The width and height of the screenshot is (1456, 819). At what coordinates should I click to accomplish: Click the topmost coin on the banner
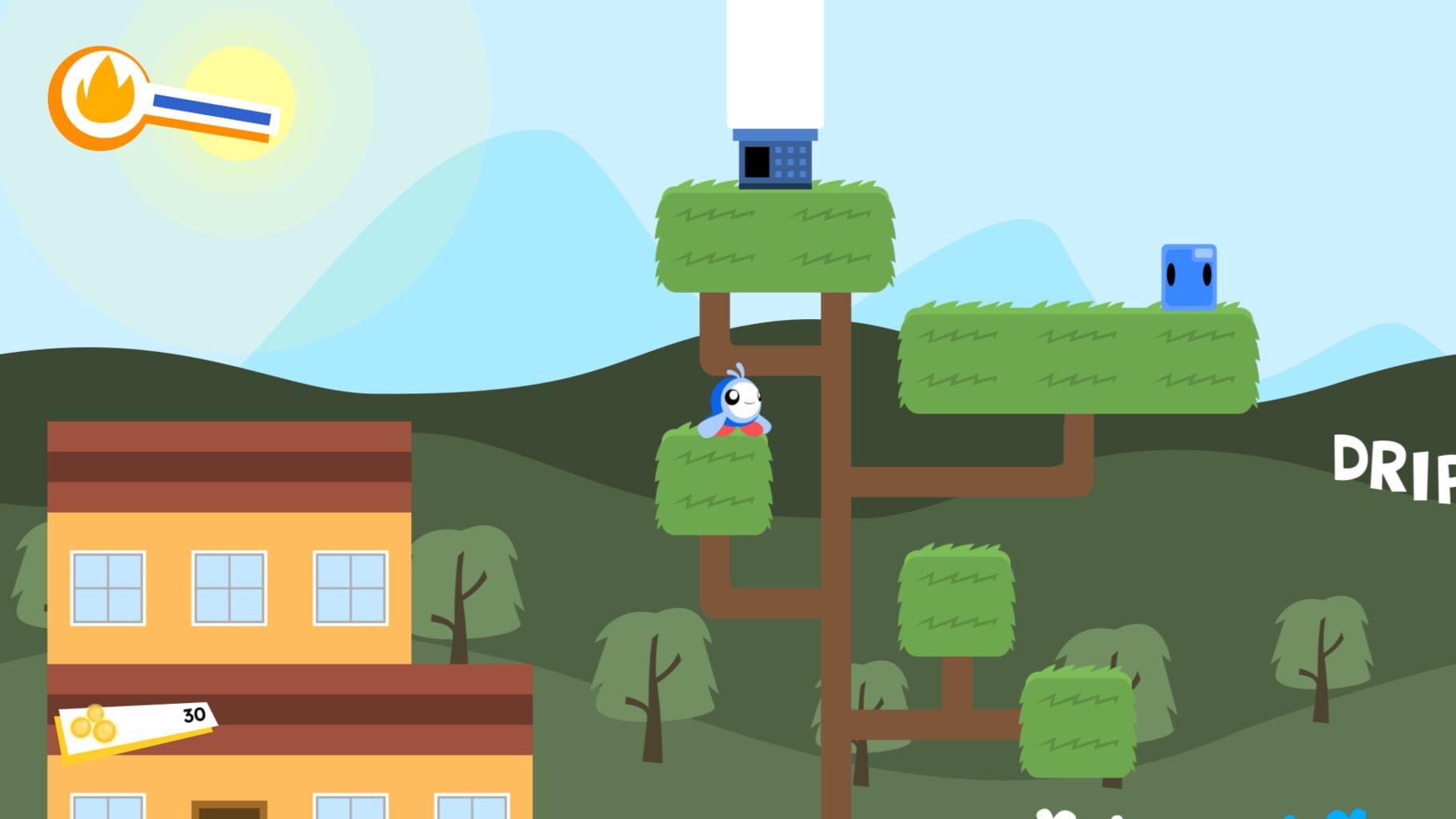point(95,713)
